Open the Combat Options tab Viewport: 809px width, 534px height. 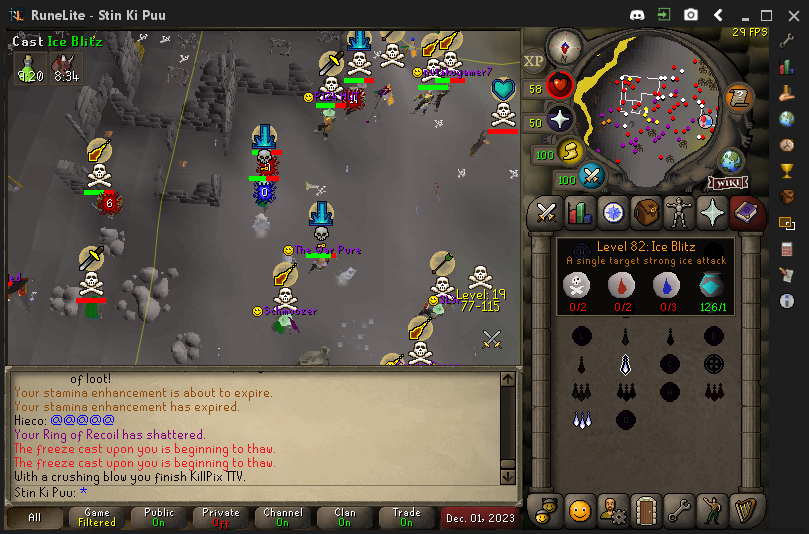coord(546,212)
